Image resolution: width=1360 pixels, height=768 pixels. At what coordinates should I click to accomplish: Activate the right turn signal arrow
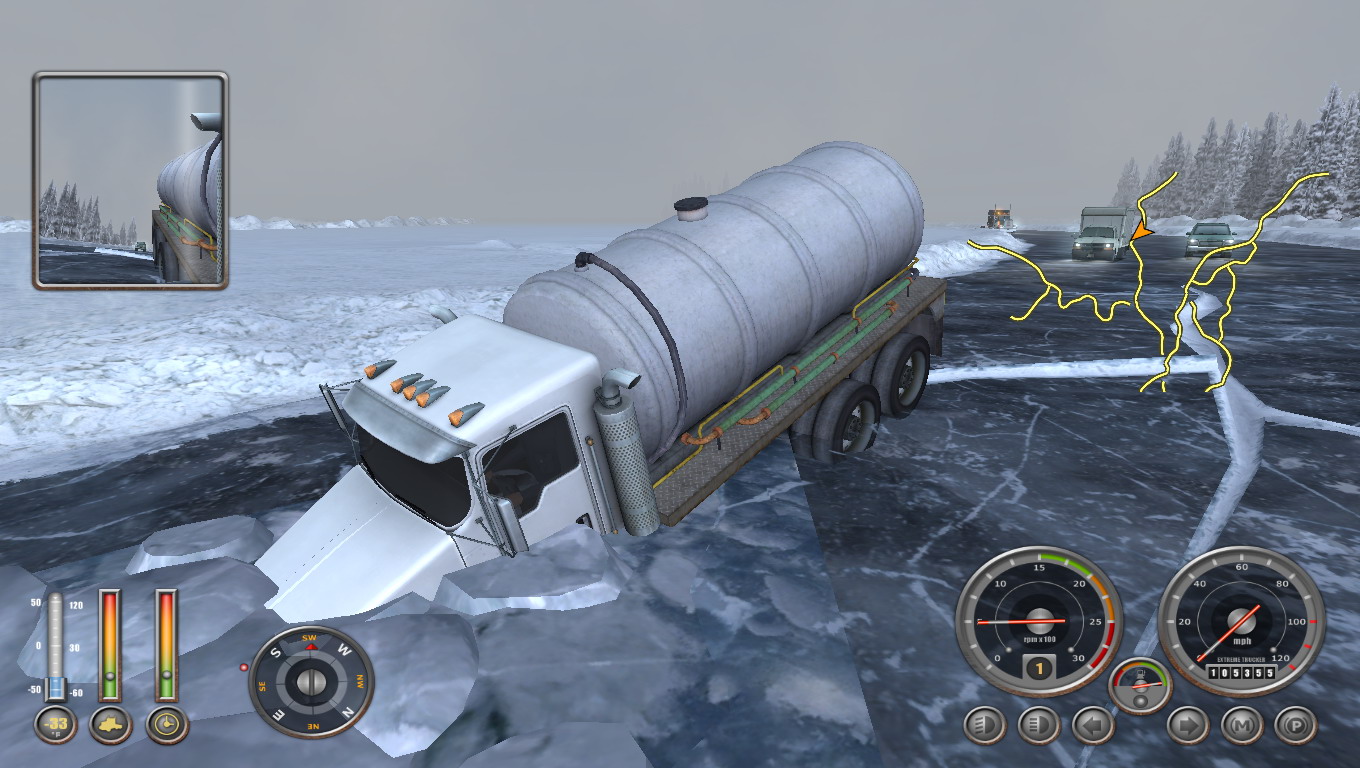click(x=1188, y=726)
